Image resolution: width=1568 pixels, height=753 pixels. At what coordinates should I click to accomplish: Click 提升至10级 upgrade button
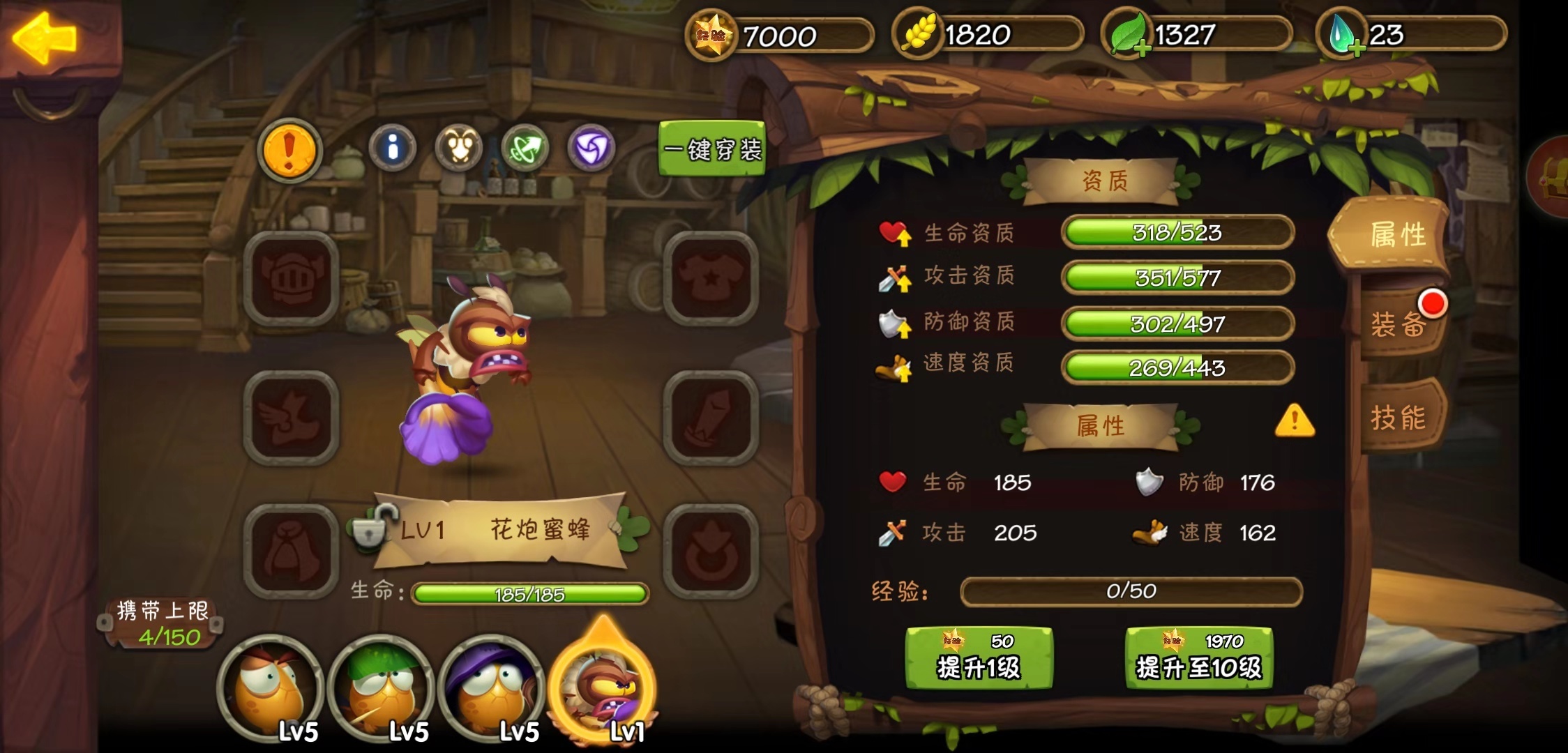coord(1199,658)
